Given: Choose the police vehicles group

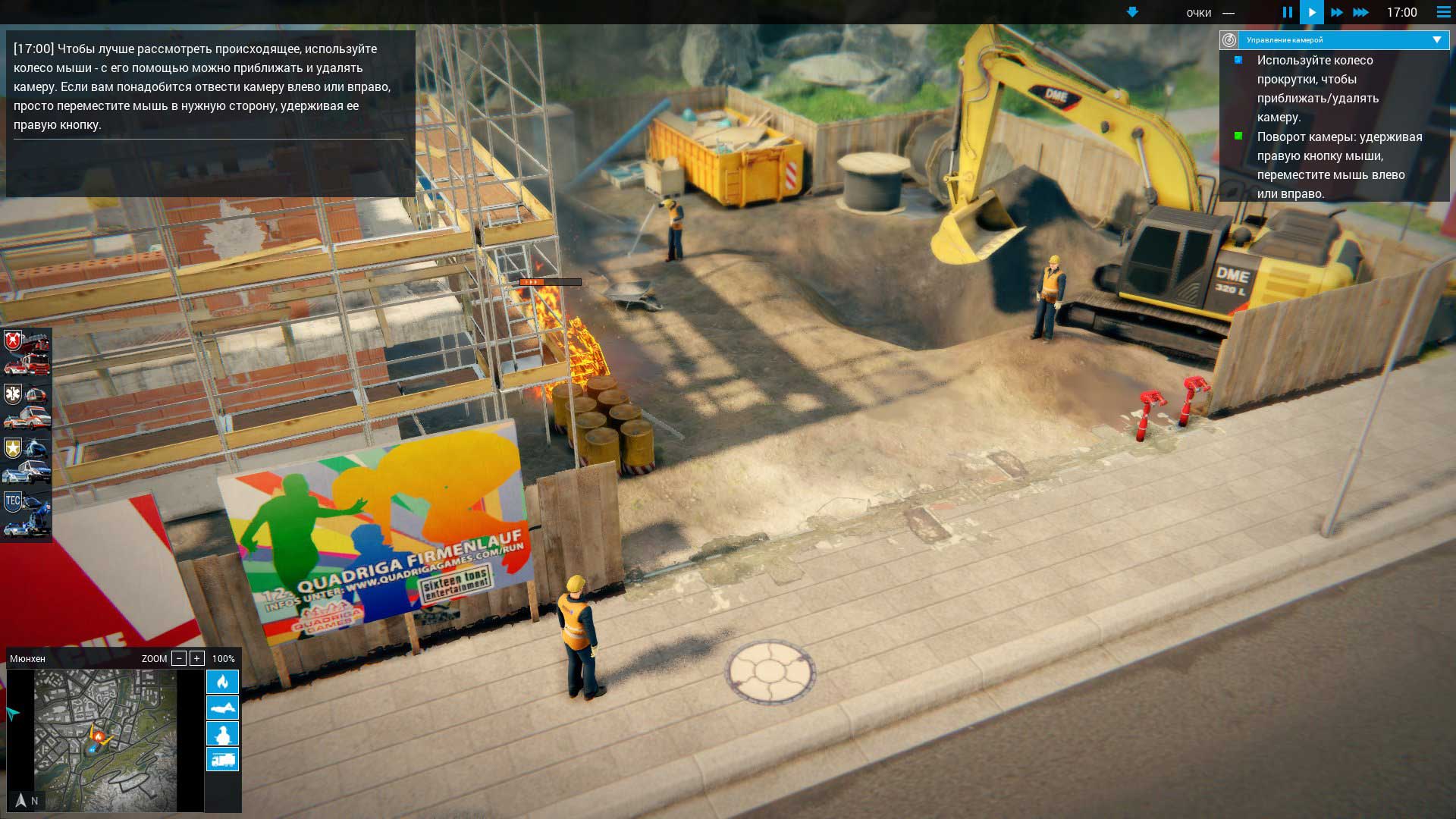Looking at the screenshot, I should click(27, 461).
